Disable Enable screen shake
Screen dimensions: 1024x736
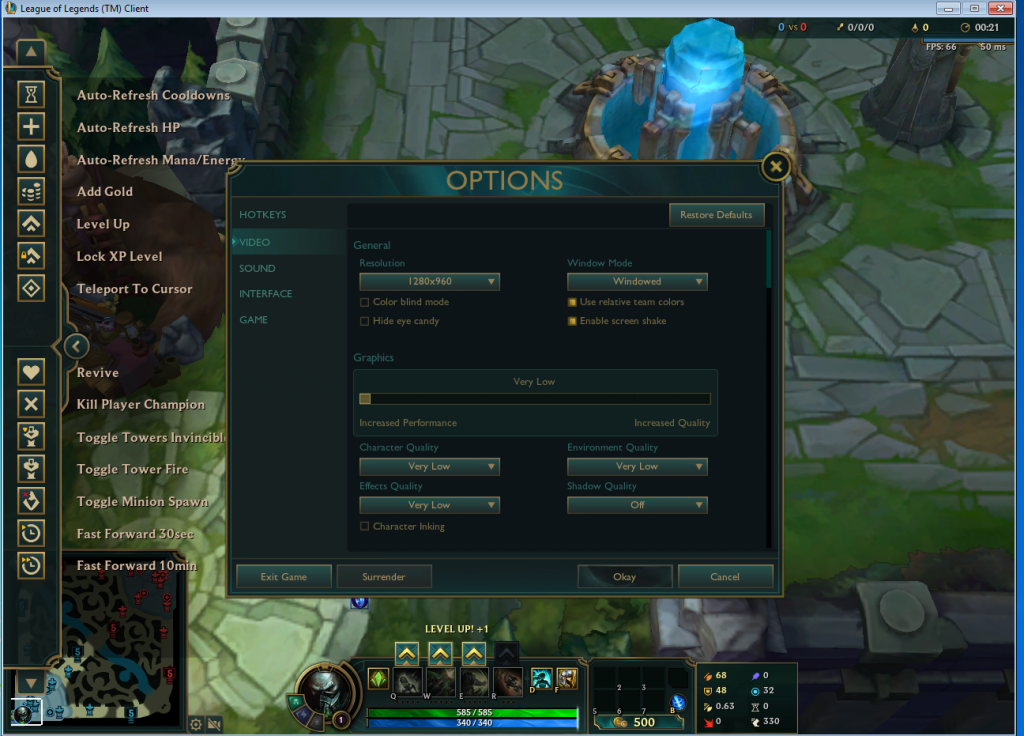click(x=573, y=321)
